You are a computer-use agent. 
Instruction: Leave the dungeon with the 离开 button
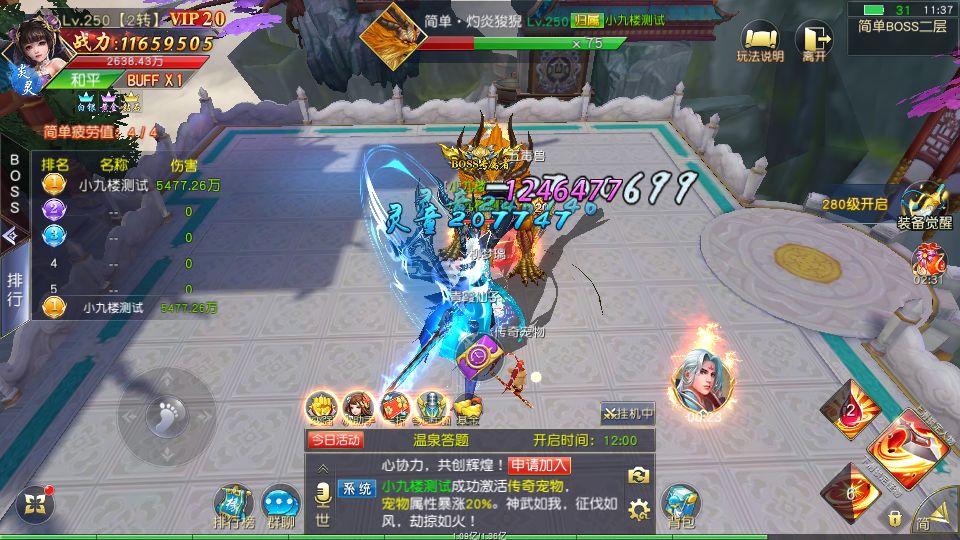[x=814, y=43]
